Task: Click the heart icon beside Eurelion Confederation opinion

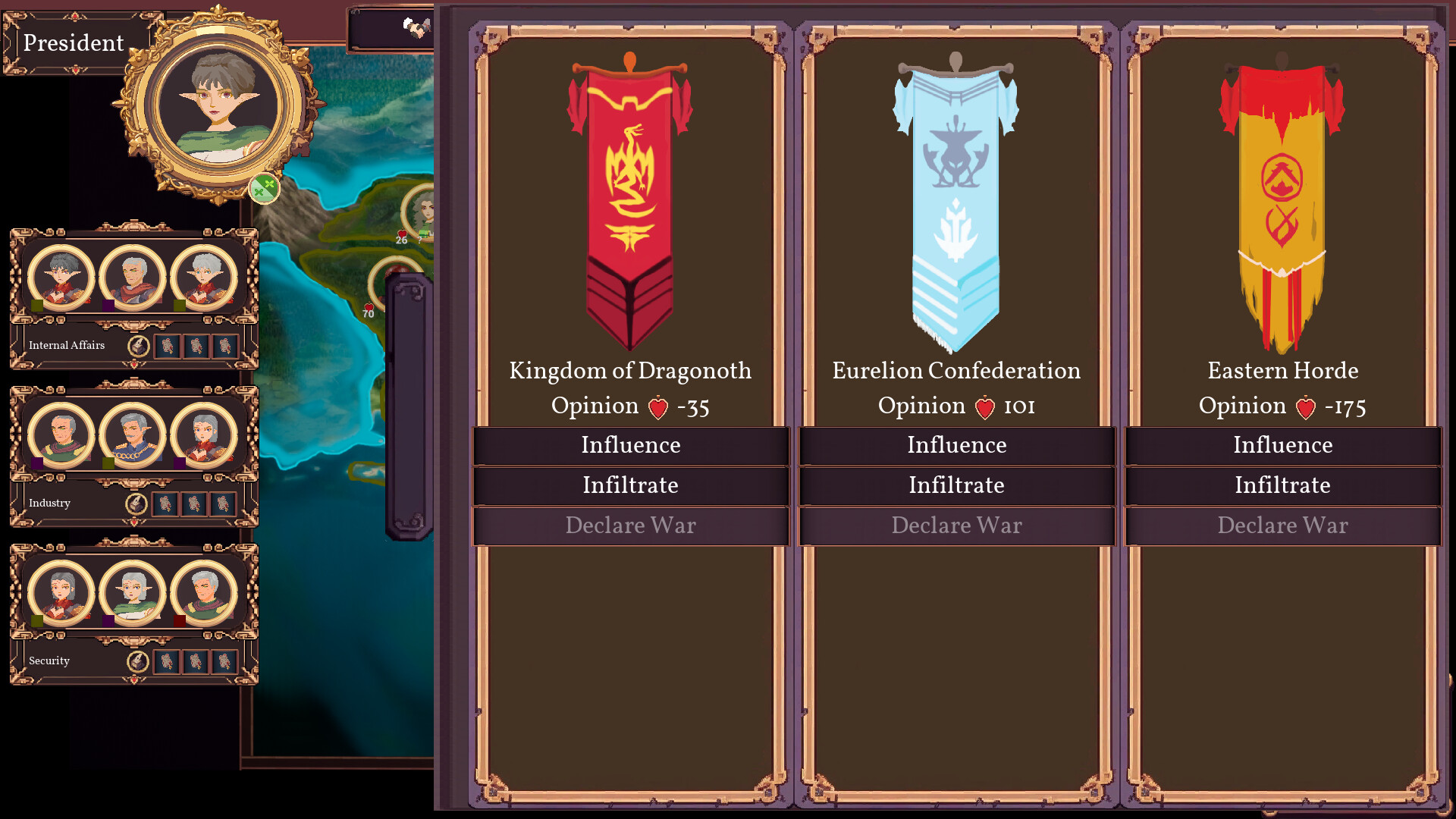Action: pyautogui.click(x=985, y=406)
